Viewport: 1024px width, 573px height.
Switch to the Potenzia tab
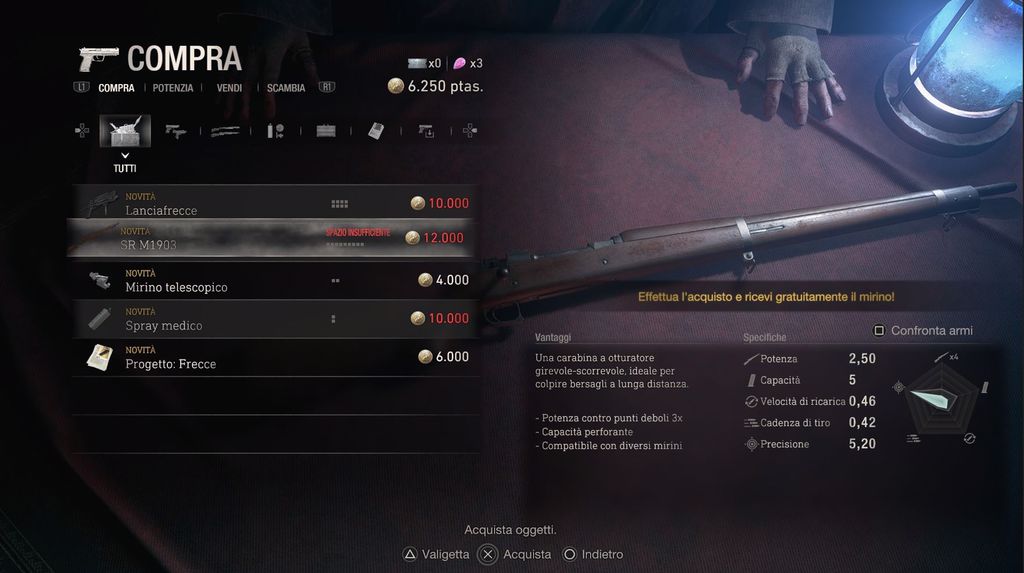click(x=173, y=88)
